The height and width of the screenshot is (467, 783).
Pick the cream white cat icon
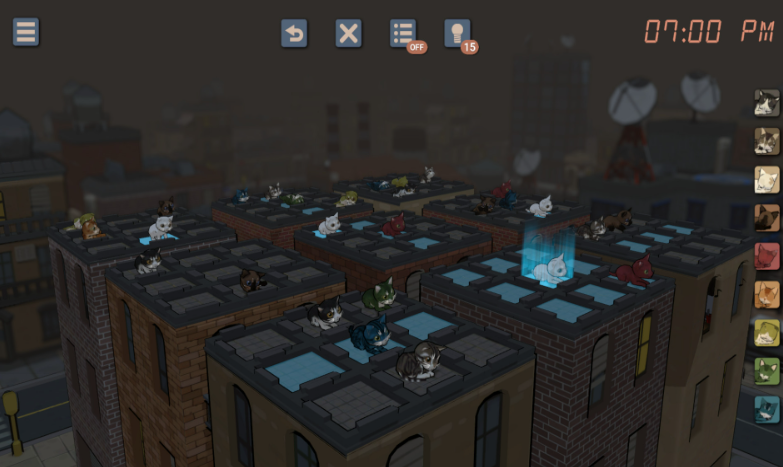point(766,179)
